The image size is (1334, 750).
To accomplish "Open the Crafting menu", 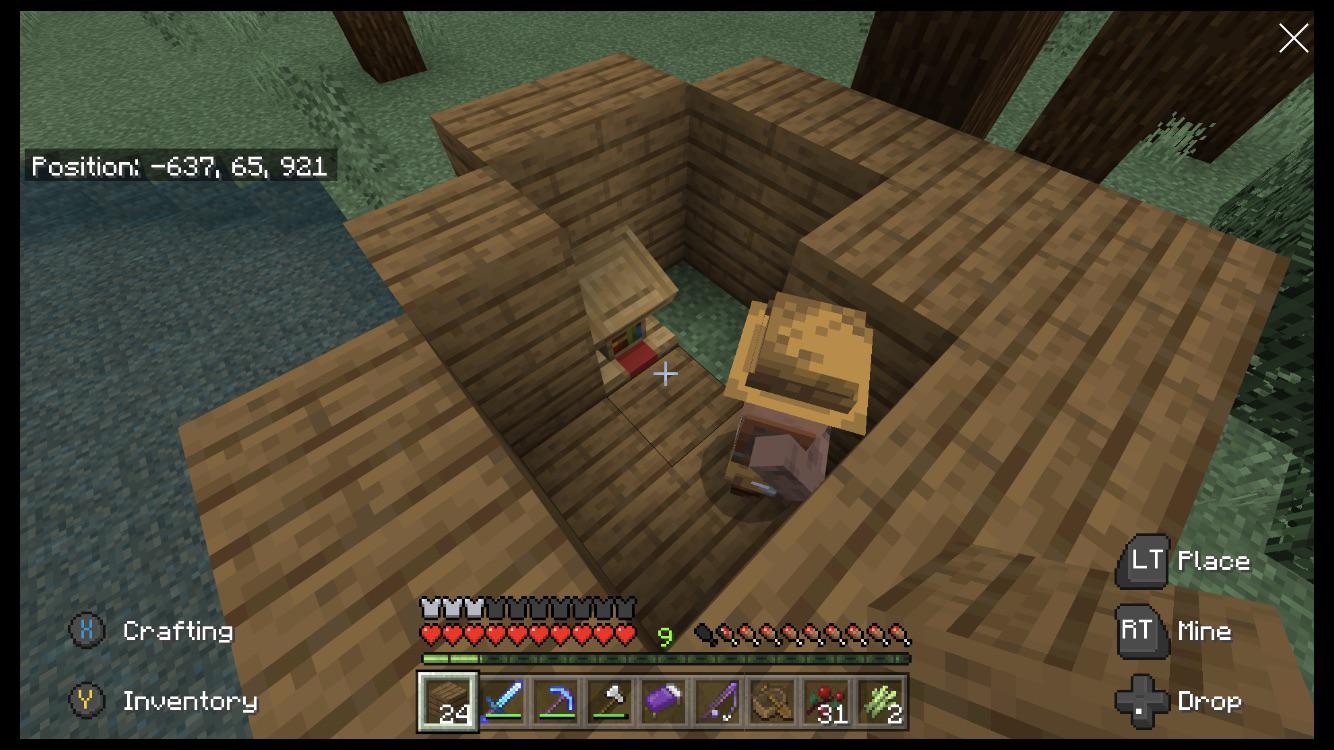I will (178, 631).
